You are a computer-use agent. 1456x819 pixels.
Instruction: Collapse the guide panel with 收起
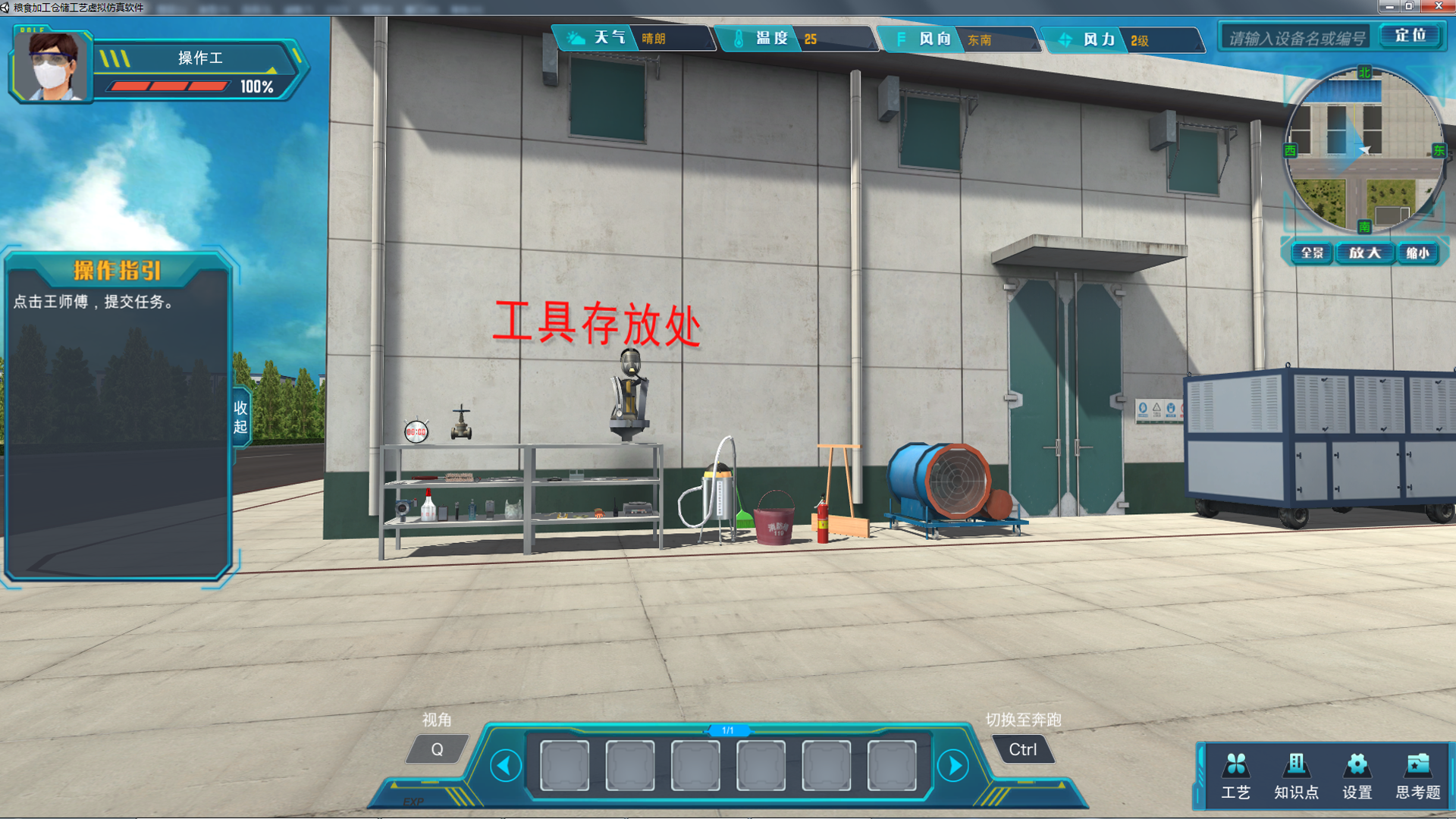[240, 417]
